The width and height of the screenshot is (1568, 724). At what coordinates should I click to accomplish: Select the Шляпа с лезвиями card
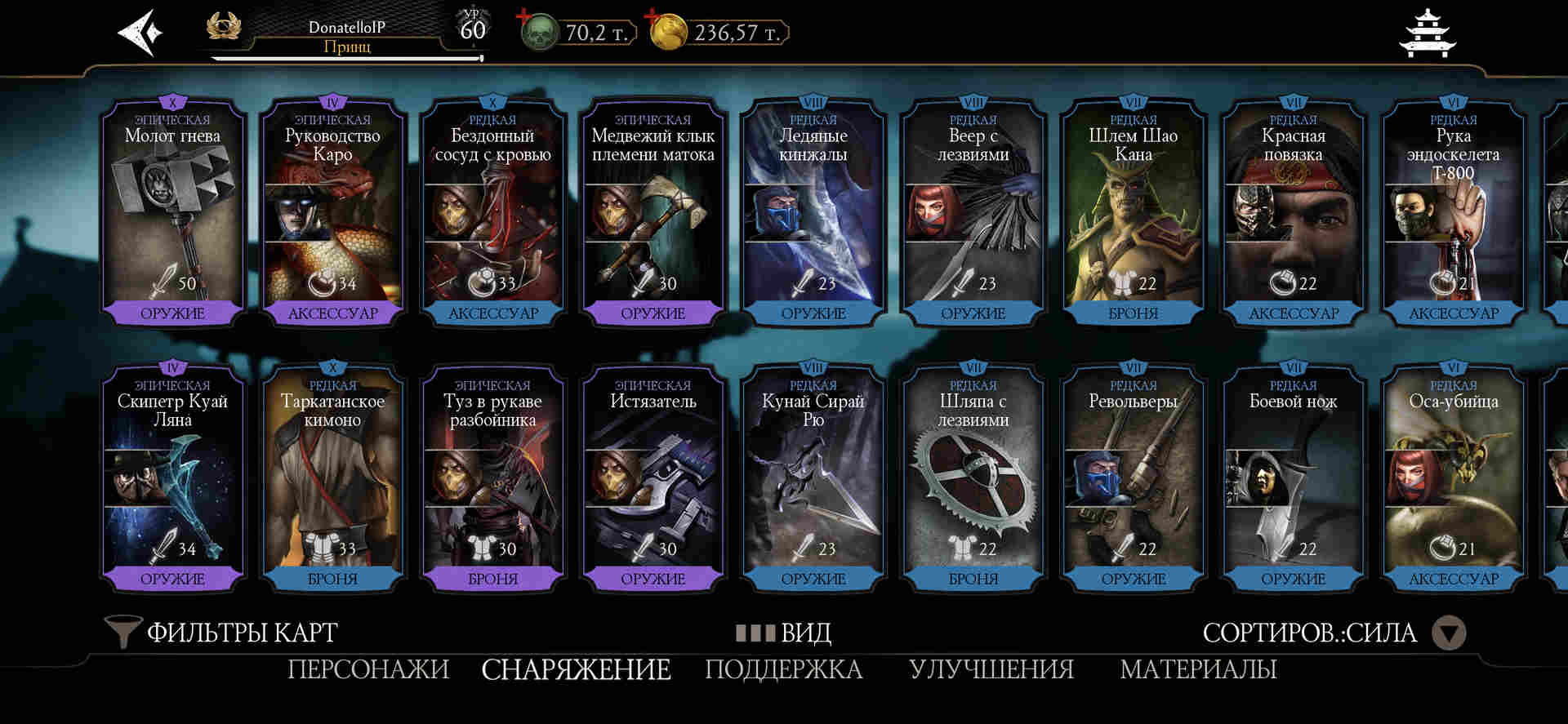(973, 477)
